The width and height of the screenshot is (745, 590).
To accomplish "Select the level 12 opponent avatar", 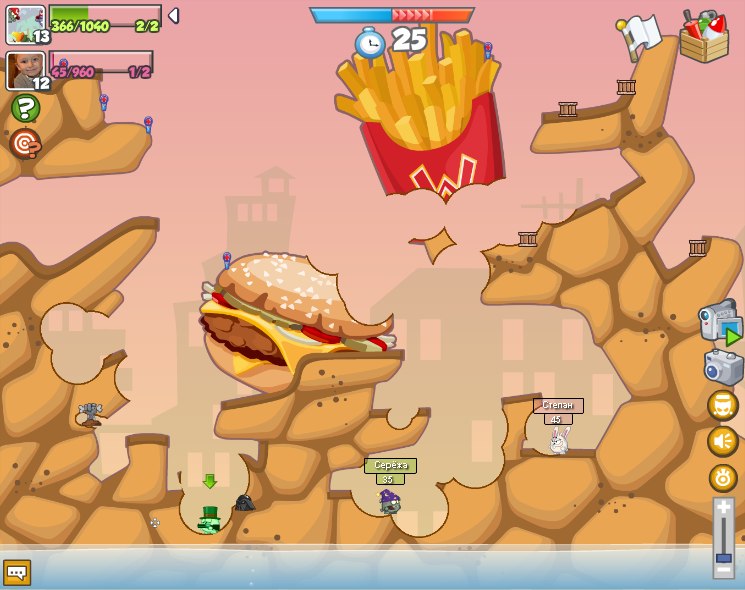I will (26, 70).
